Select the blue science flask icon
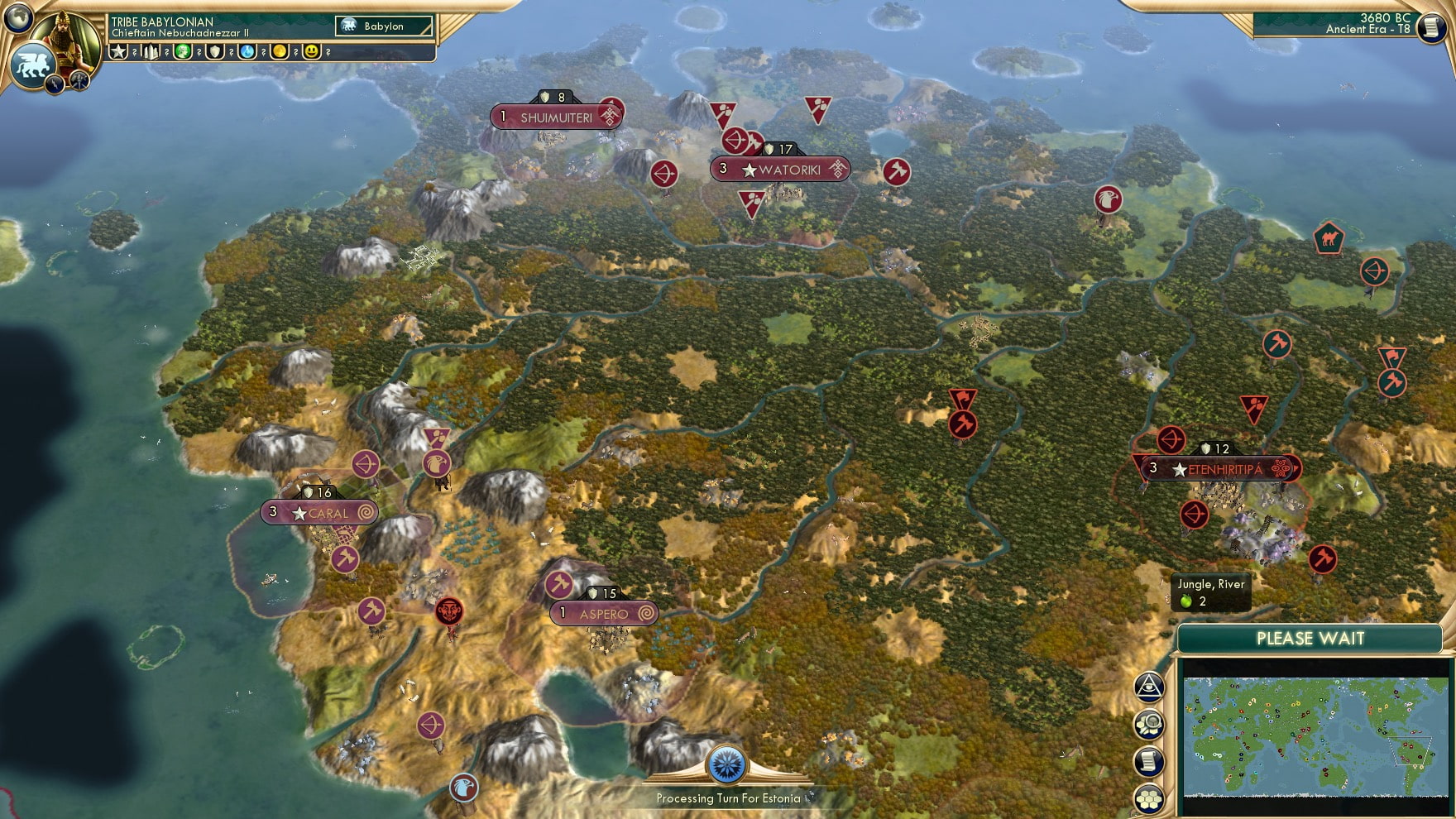 pos(247,52)
